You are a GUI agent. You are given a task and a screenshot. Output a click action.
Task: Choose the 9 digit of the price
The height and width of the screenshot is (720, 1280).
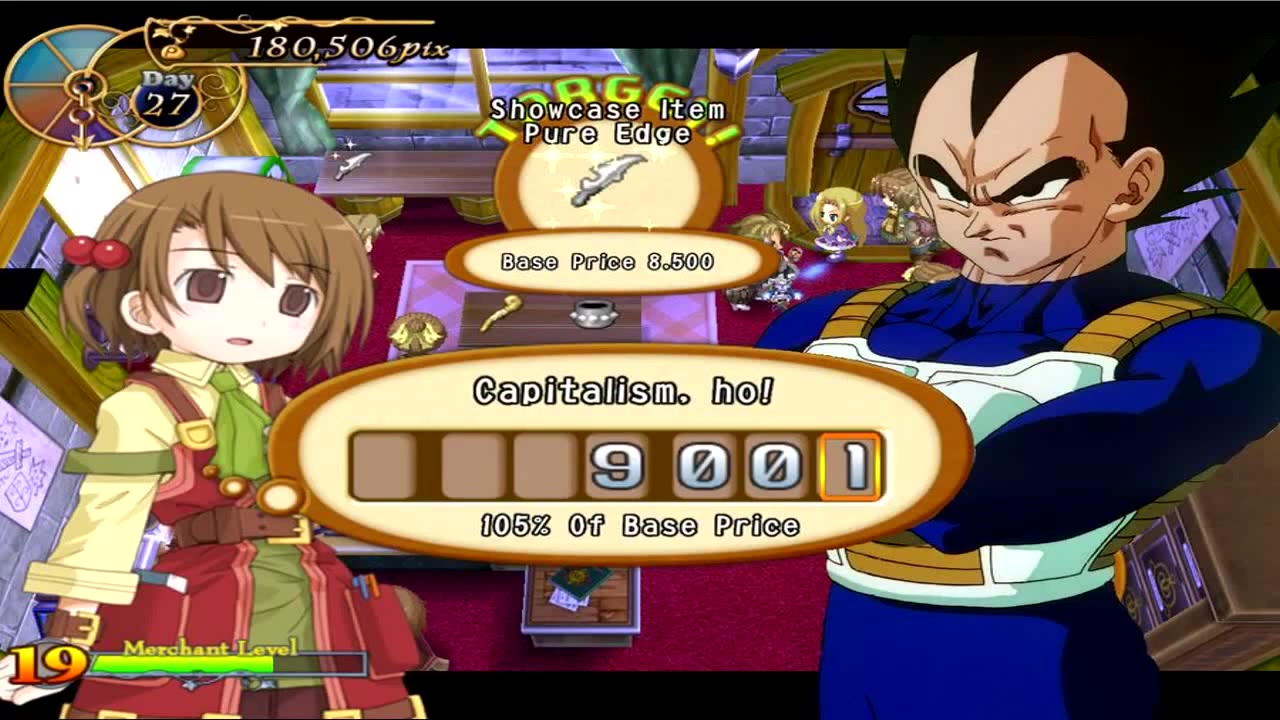coord(617,466)
